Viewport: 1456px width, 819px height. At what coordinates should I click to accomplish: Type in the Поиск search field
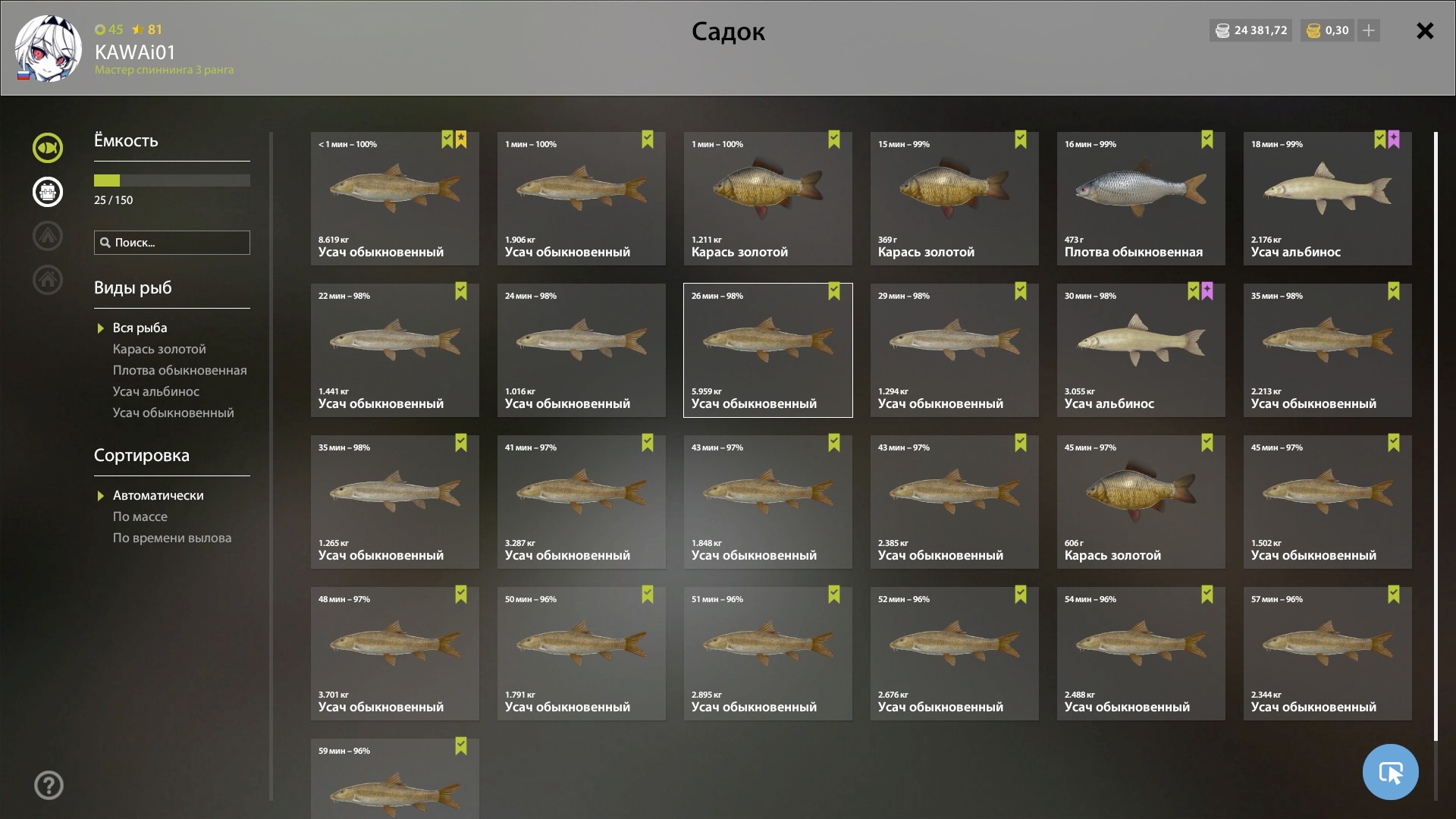pyautogui.click(x=179, y=243)
